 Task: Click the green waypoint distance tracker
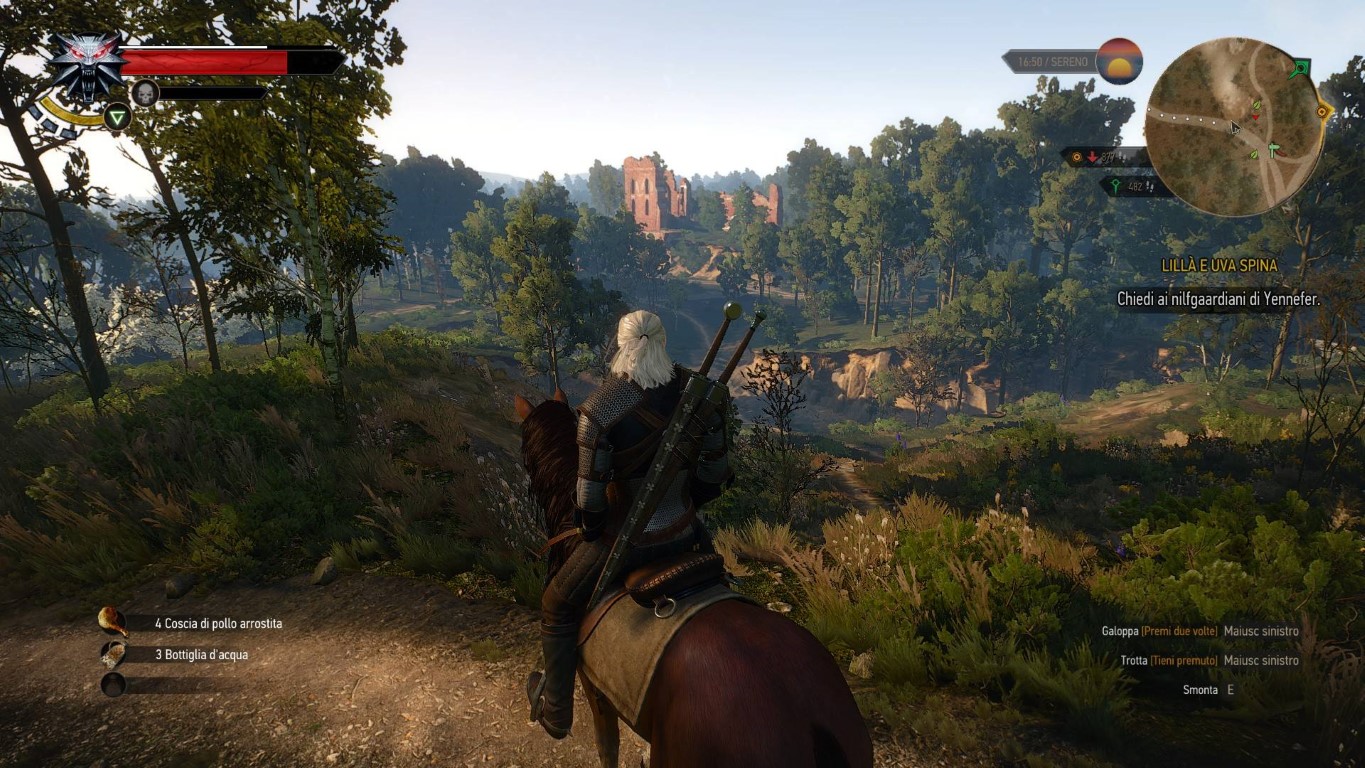(1136, 186)
